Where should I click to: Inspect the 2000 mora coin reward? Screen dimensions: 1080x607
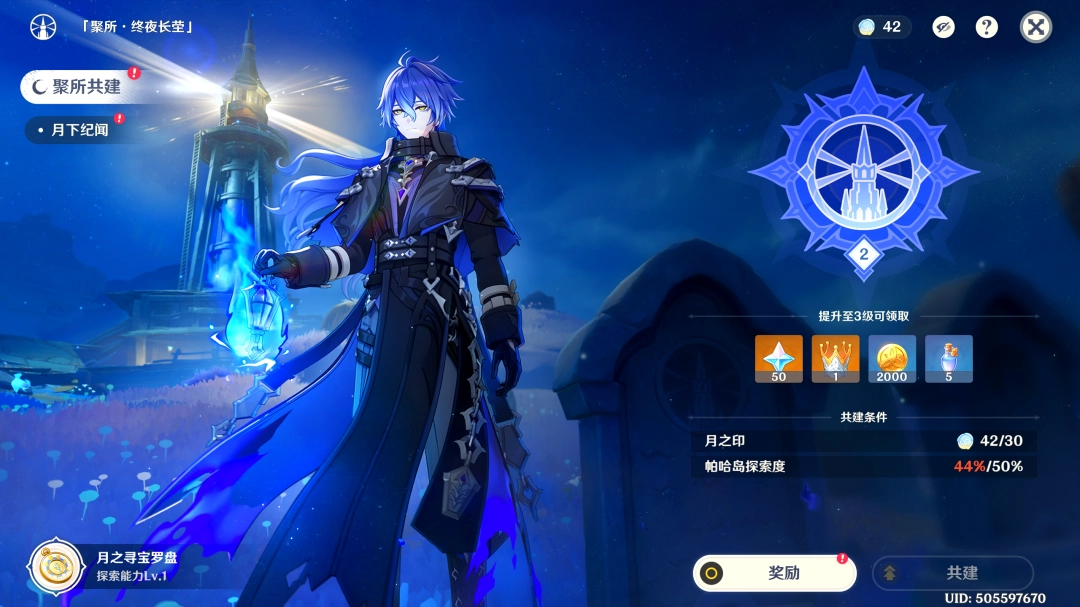click(892, 359)
